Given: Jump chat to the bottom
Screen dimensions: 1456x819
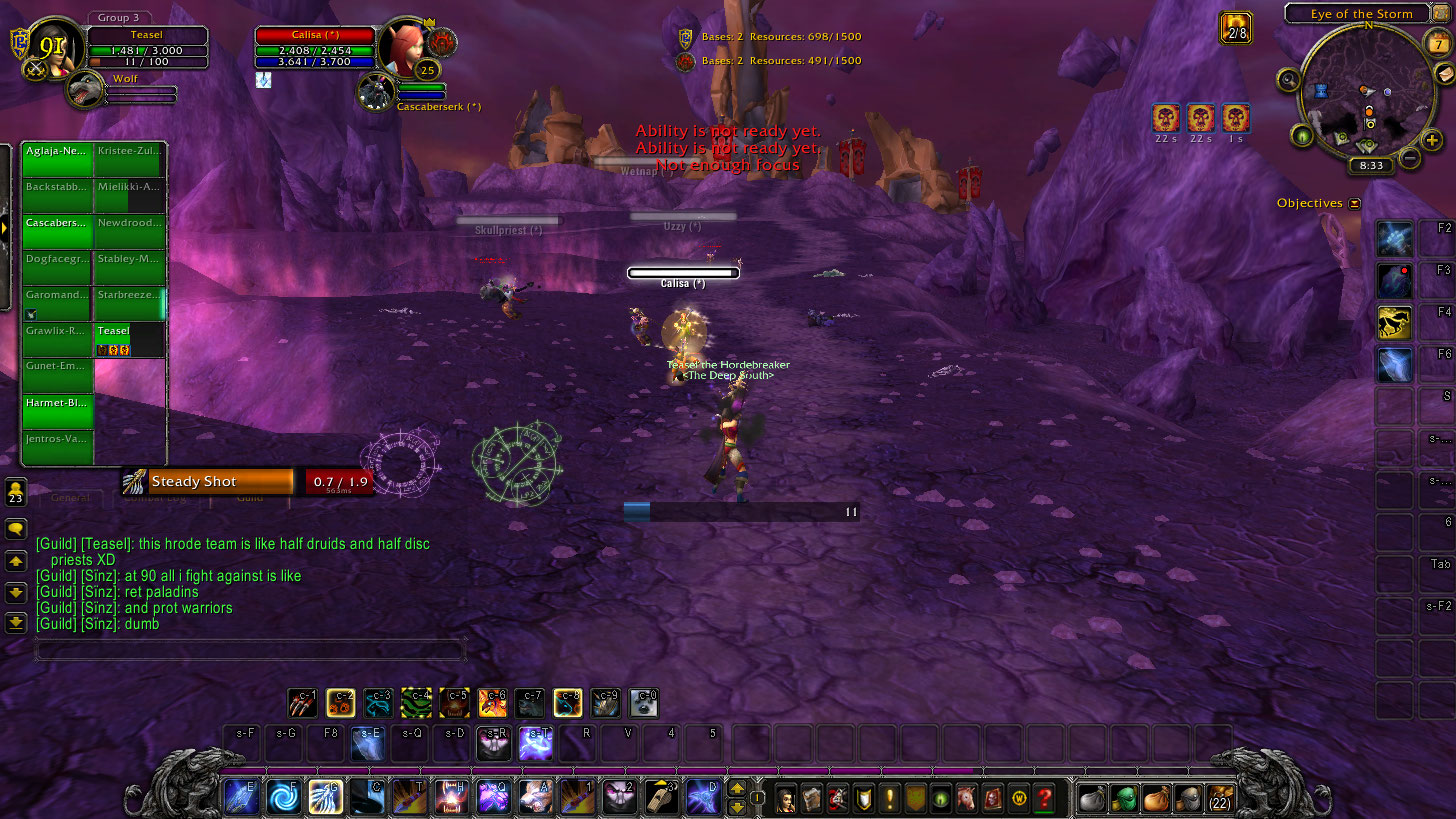Looking at the screenshot, I should [15, 622].
